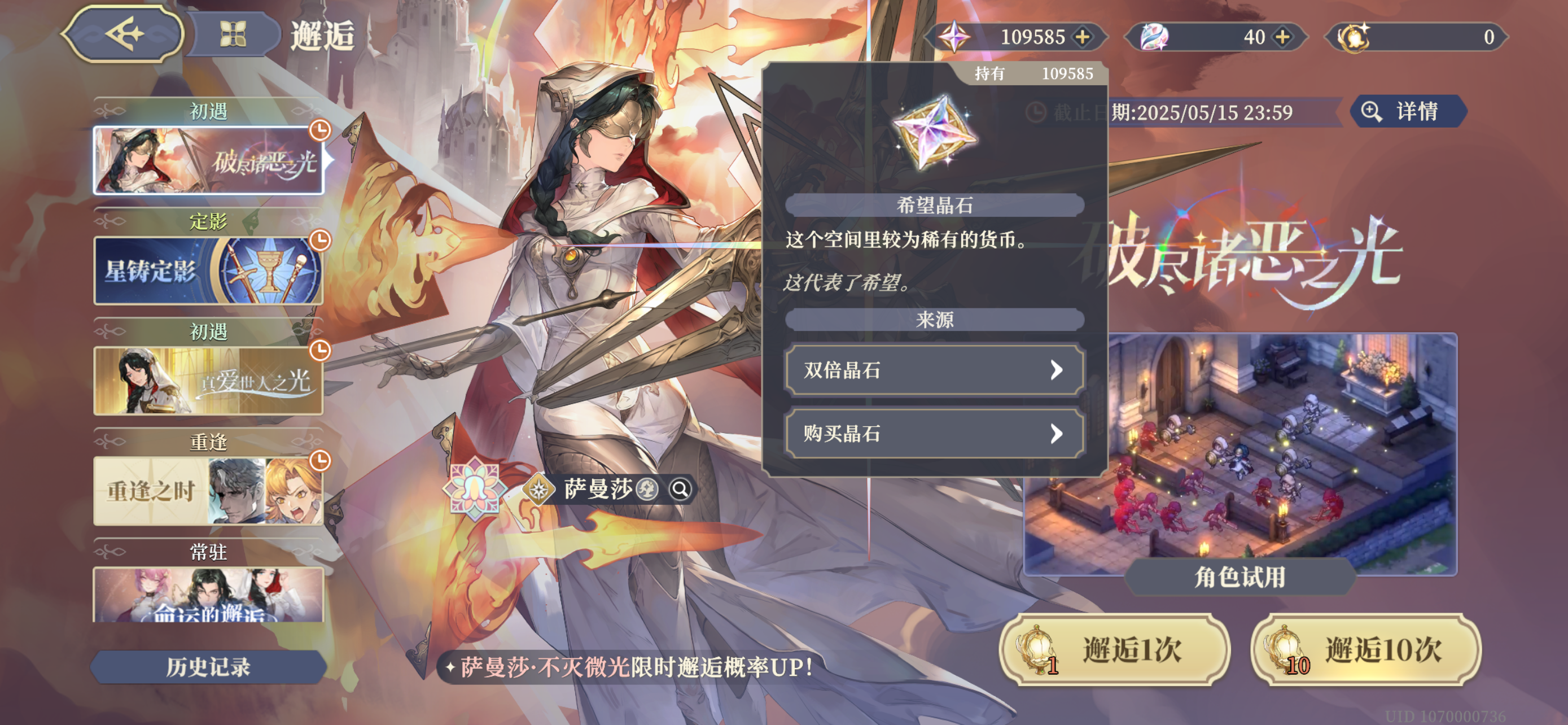This screenshot has width=1568, height=725.
Task: Start a 邂逅10次 ten-pull summon
Action: (x=1367, y=650)
